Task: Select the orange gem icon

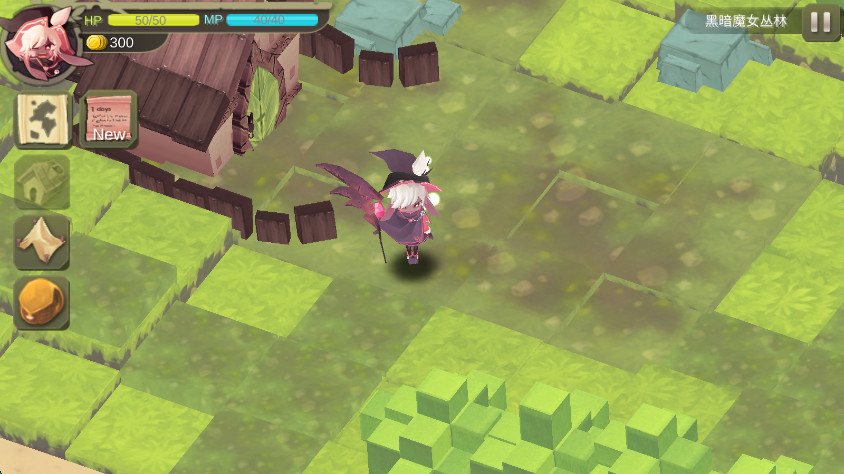Action: (43, 301)
